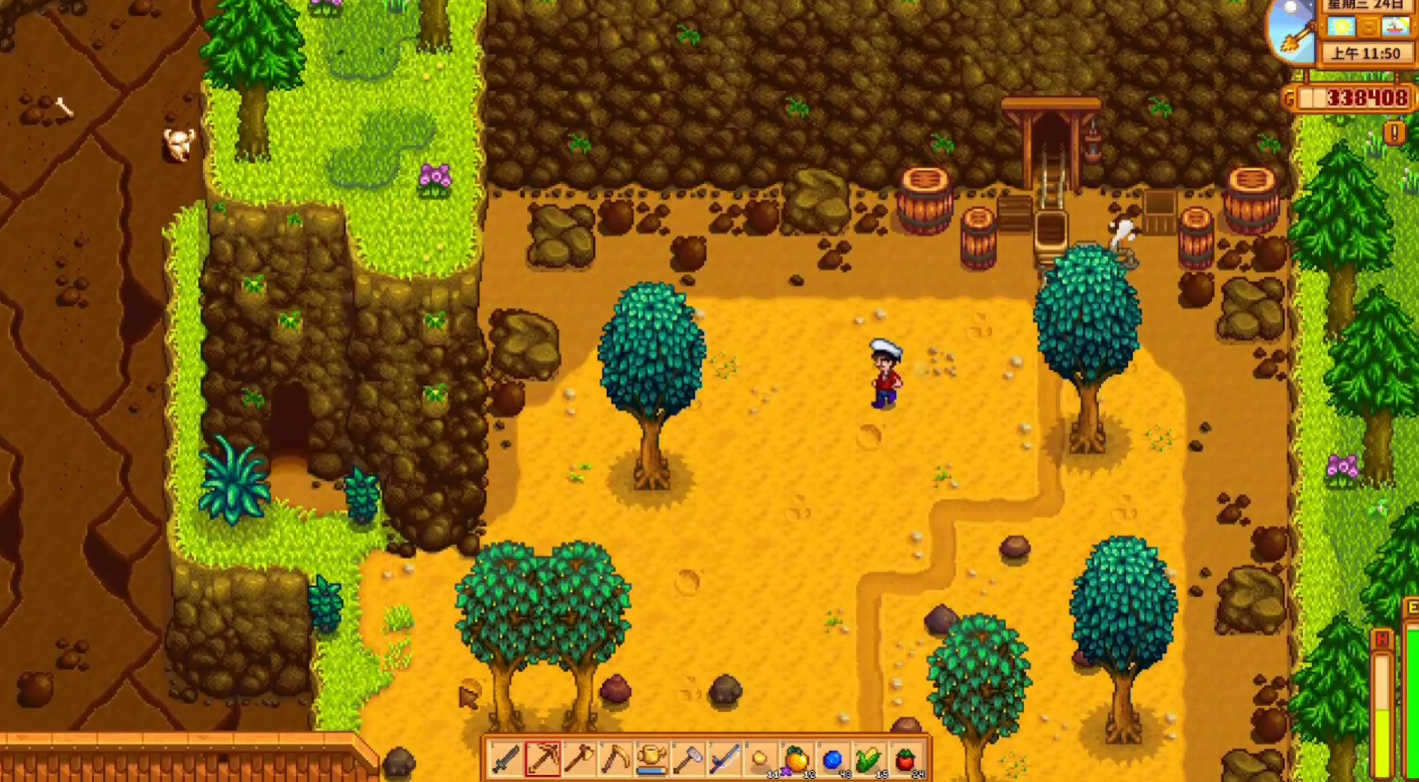Equip the axe from the hotbar
Image resolution: width=1419 pixels, height=782 pixels.
point(579,759)
